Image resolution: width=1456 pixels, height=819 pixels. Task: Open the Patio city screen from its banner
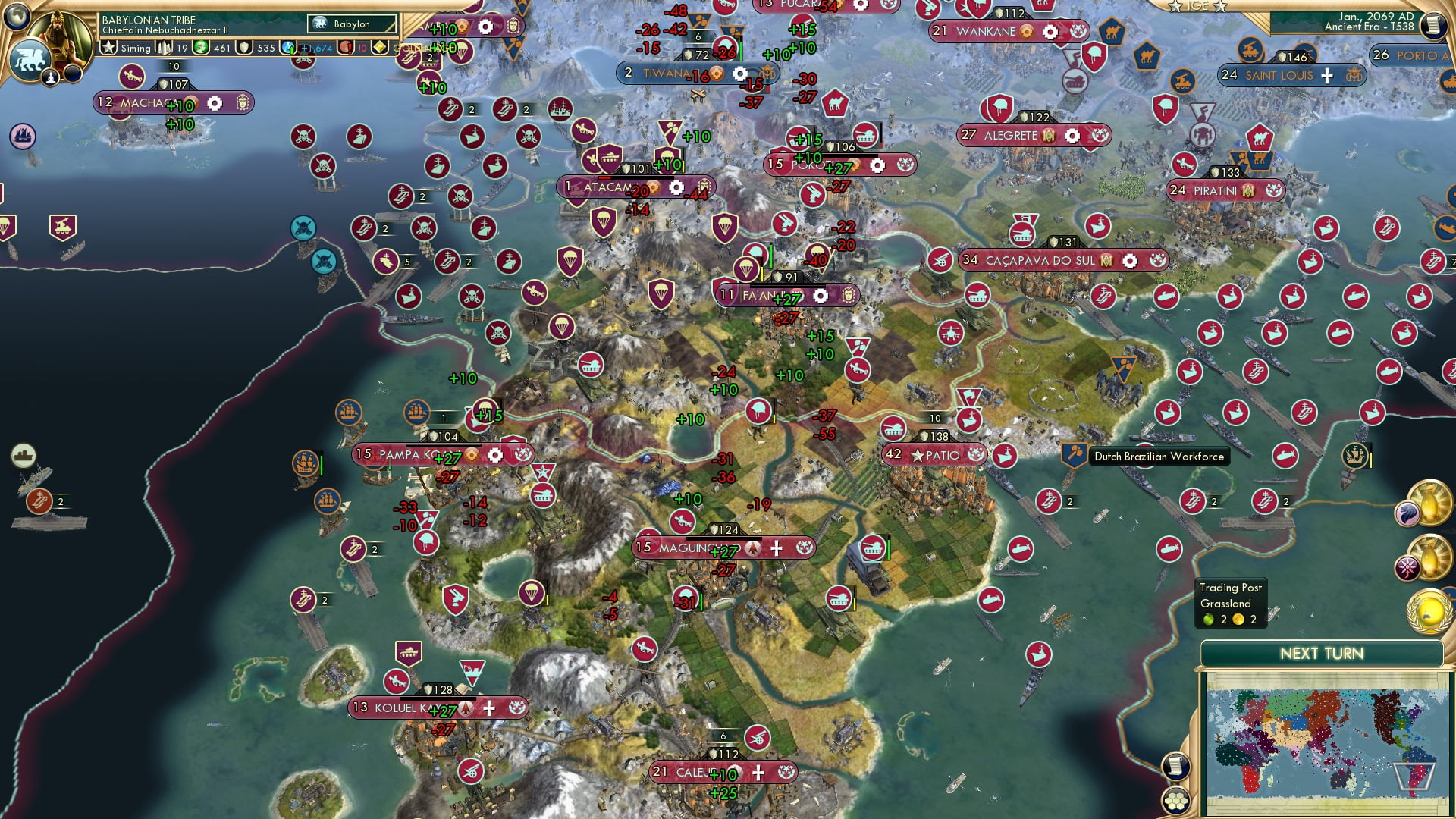(x=944, y=456)
